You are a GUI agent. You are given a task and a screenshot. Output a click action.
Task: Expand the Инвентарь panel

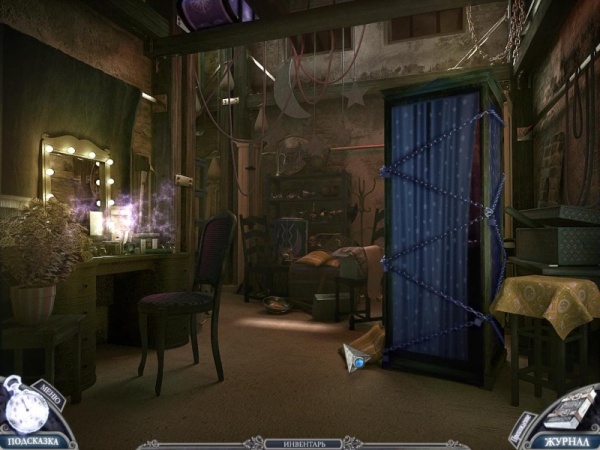(300, 441)
